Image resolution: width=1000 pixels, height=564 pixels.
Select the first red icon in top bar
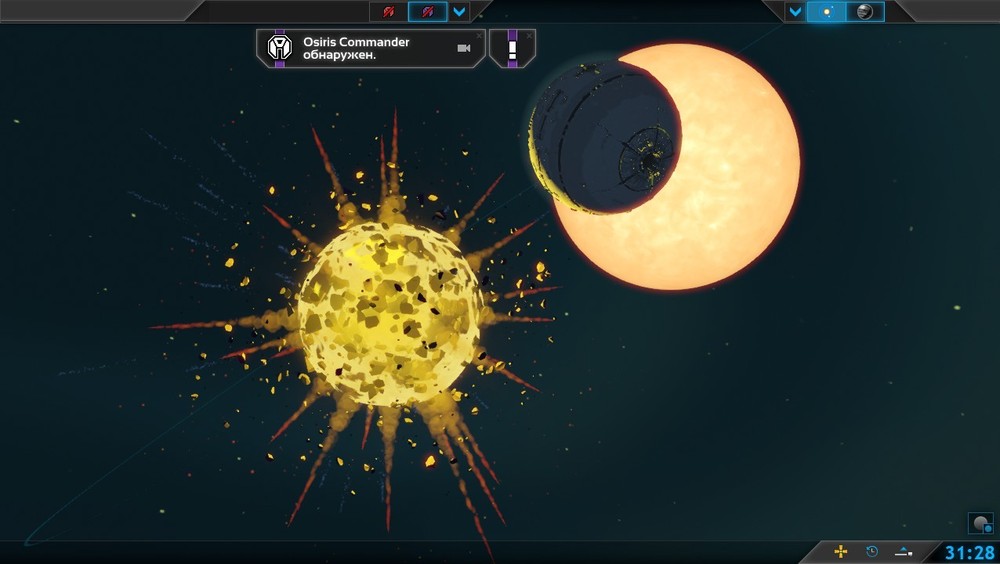[389, 12]
